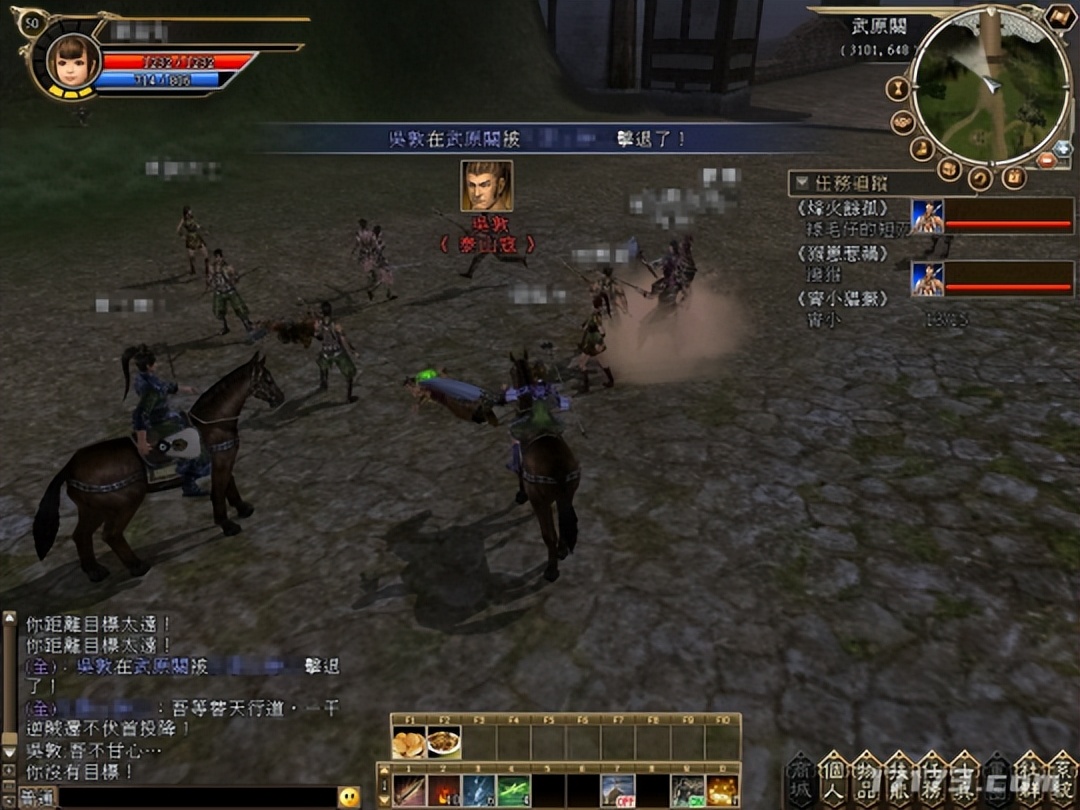Click the 吳敦 target portrait
Image resolution: width=1080 pixels, height=810 pixels.
486,186
